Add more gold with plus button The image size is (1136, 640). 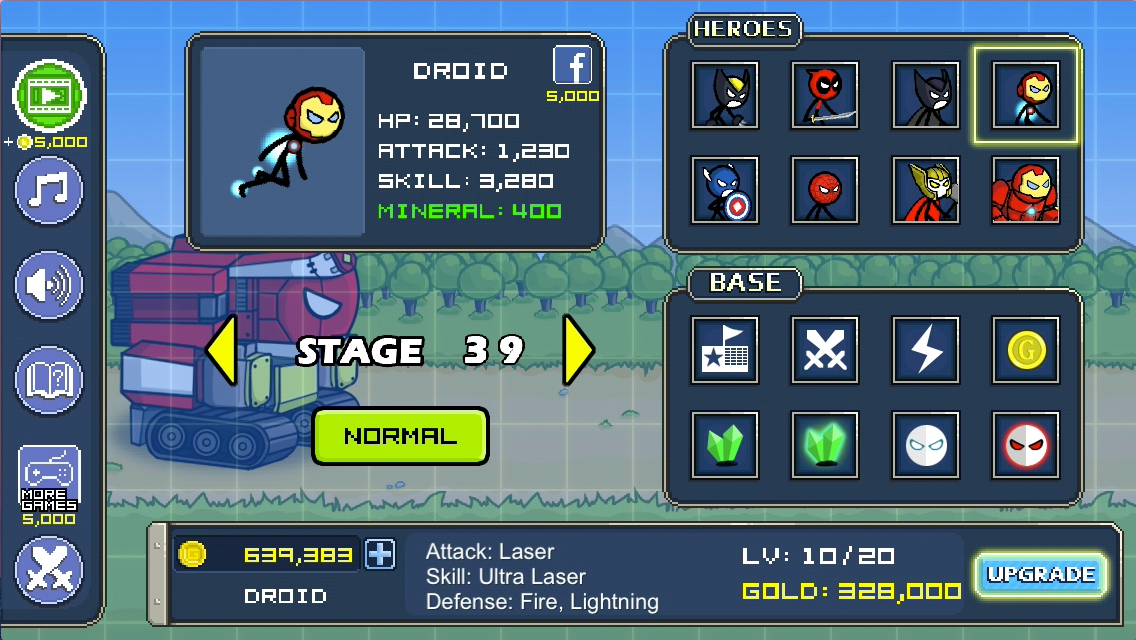coord(380,554)
